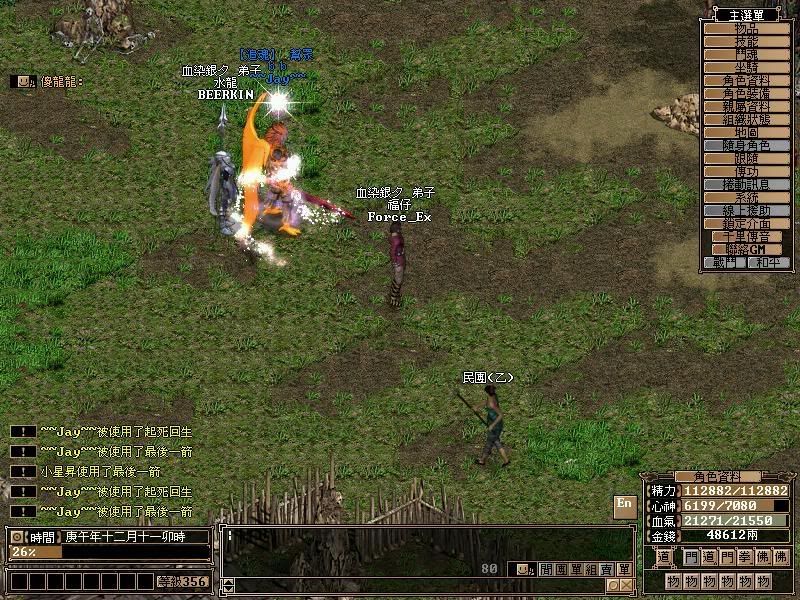Click the circle button beside the chat bar
Image resolution: width=800 pixels, height=600 pixels.
click(612, 585)
